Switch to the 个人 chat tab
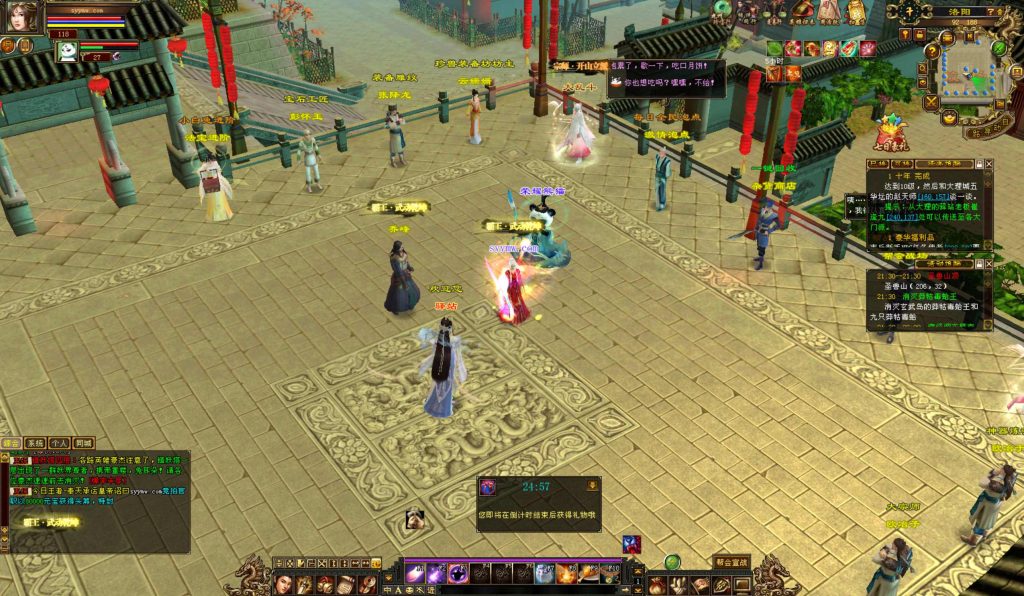The width and height of the screenshot is (1024, 596). (x=59, y=443)
